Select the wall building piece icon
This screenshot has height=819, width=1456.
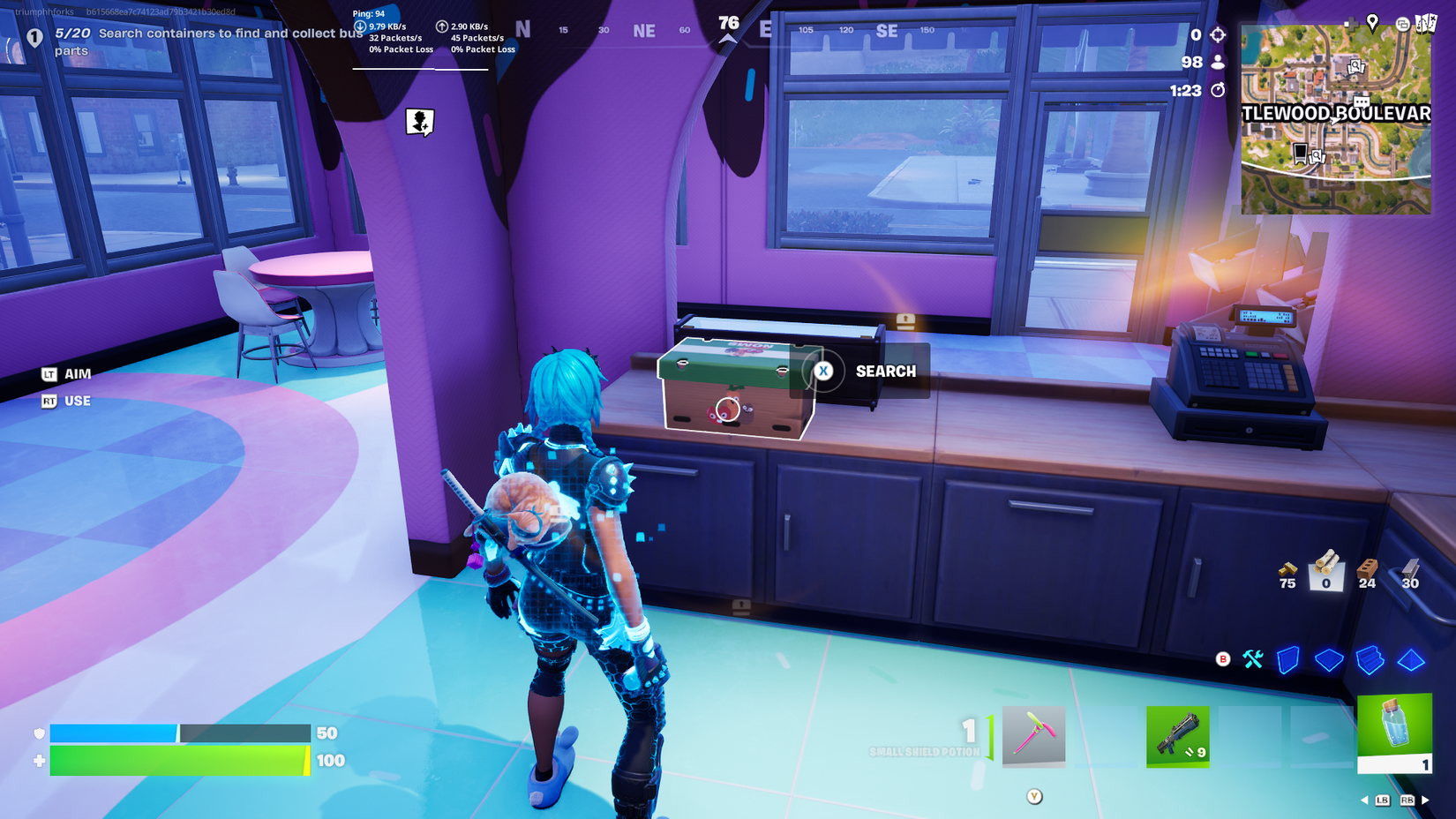pyautogui.click(x=1288, y=660)
